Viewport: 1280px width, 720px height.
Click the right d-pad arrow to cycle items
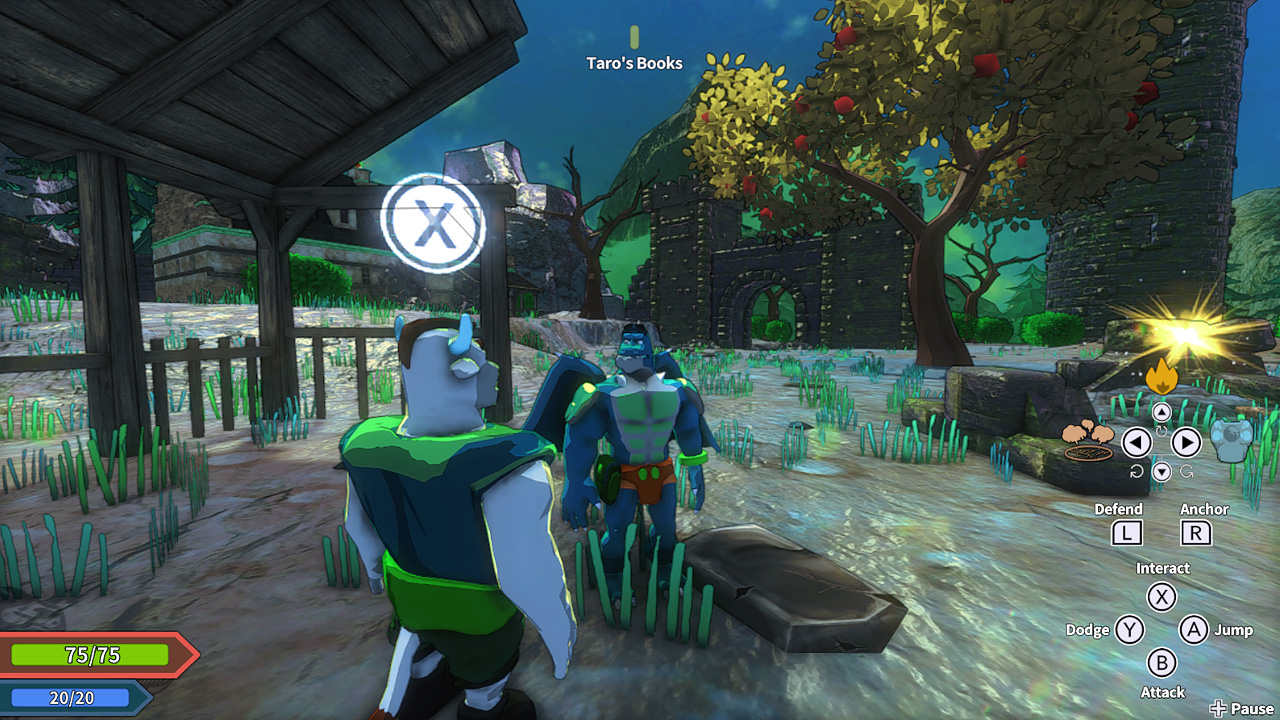pos(1184,442)
